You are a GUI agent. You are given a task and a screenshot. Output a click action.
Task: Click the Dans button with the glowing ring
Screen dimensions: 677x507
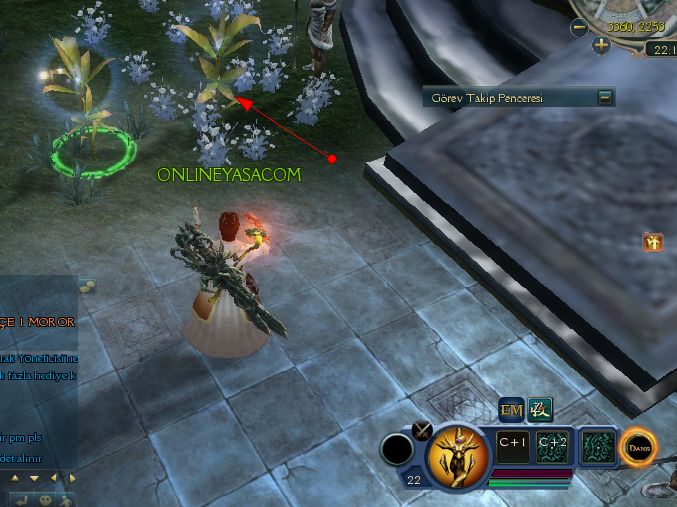click(637, 447)
